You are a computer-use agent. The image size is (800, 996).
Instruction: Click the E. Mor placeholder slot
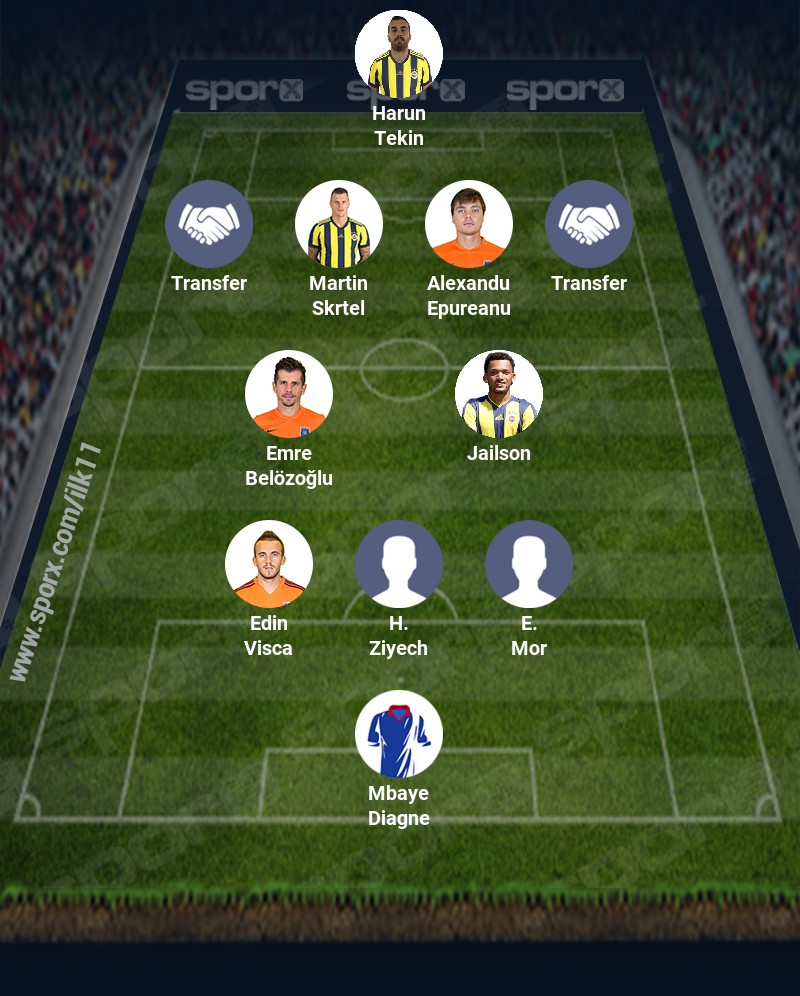click(x=529, y=564)
